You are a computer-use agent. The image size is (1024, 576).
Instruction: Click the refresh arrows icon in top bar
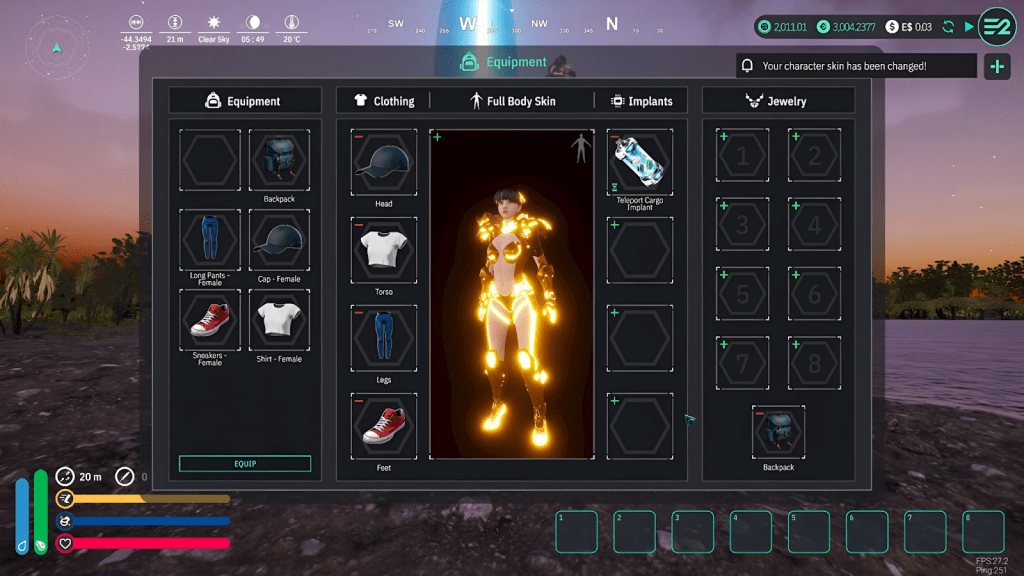click(x=948, y=27)
